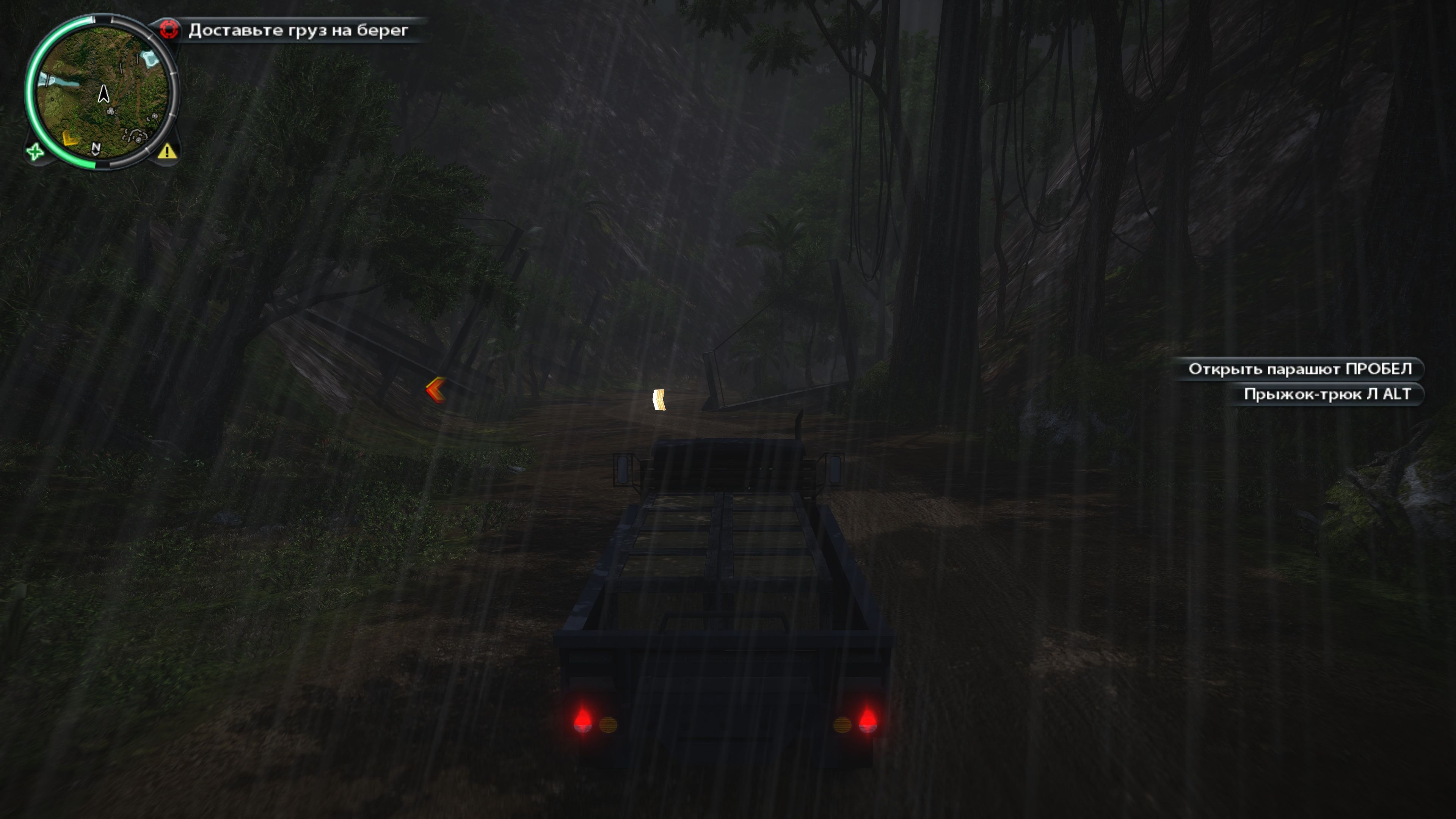
Task: Click the settlement cluster icon on the minimap
Action: 135,137
